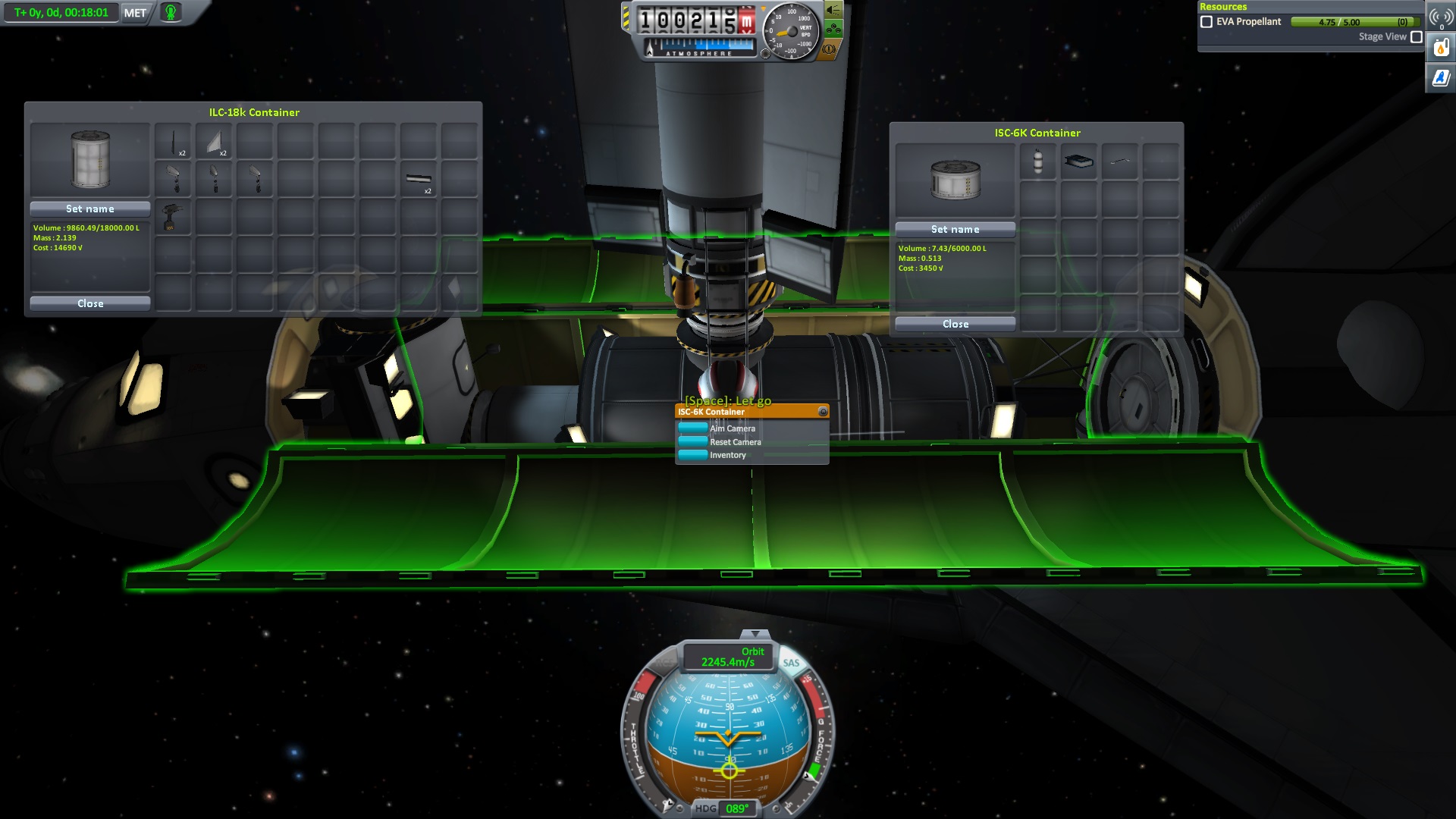Toggle the MET time display mode
1456x819 pixels.
(135, 13)
